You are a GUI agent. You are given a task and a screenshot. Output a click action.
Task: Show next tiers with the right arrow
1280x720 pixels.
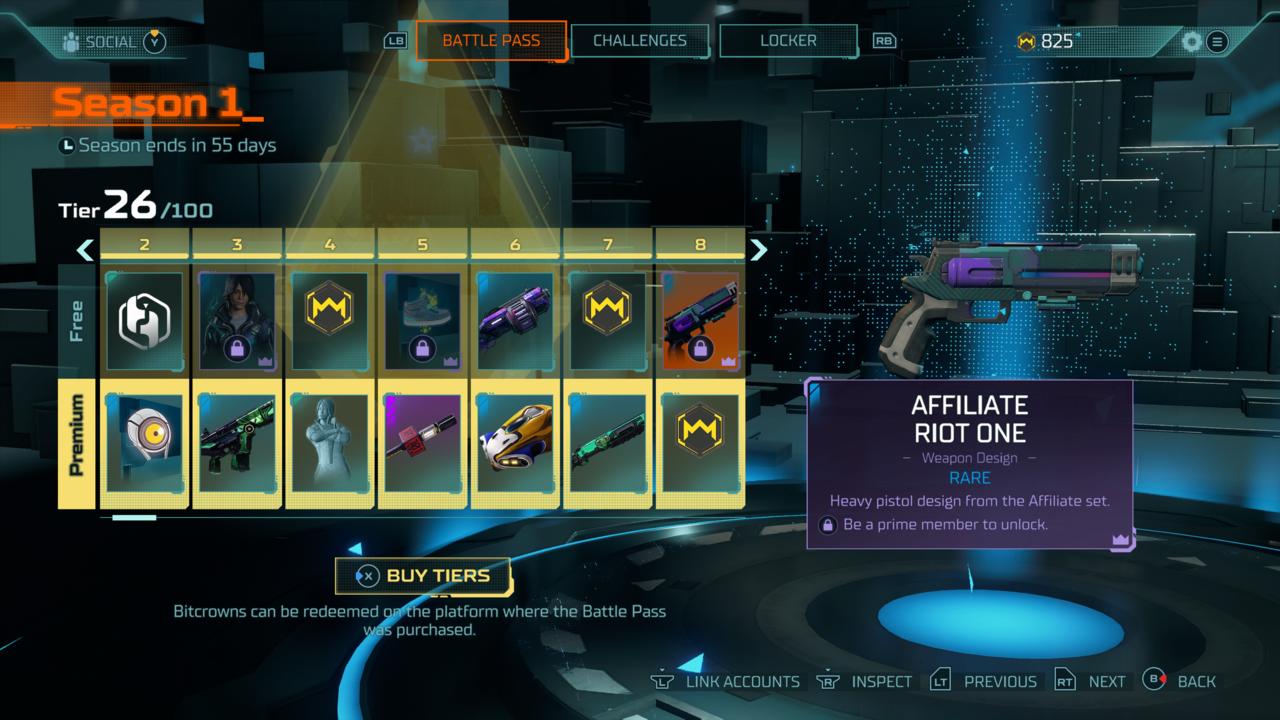(x=759, y=249)
